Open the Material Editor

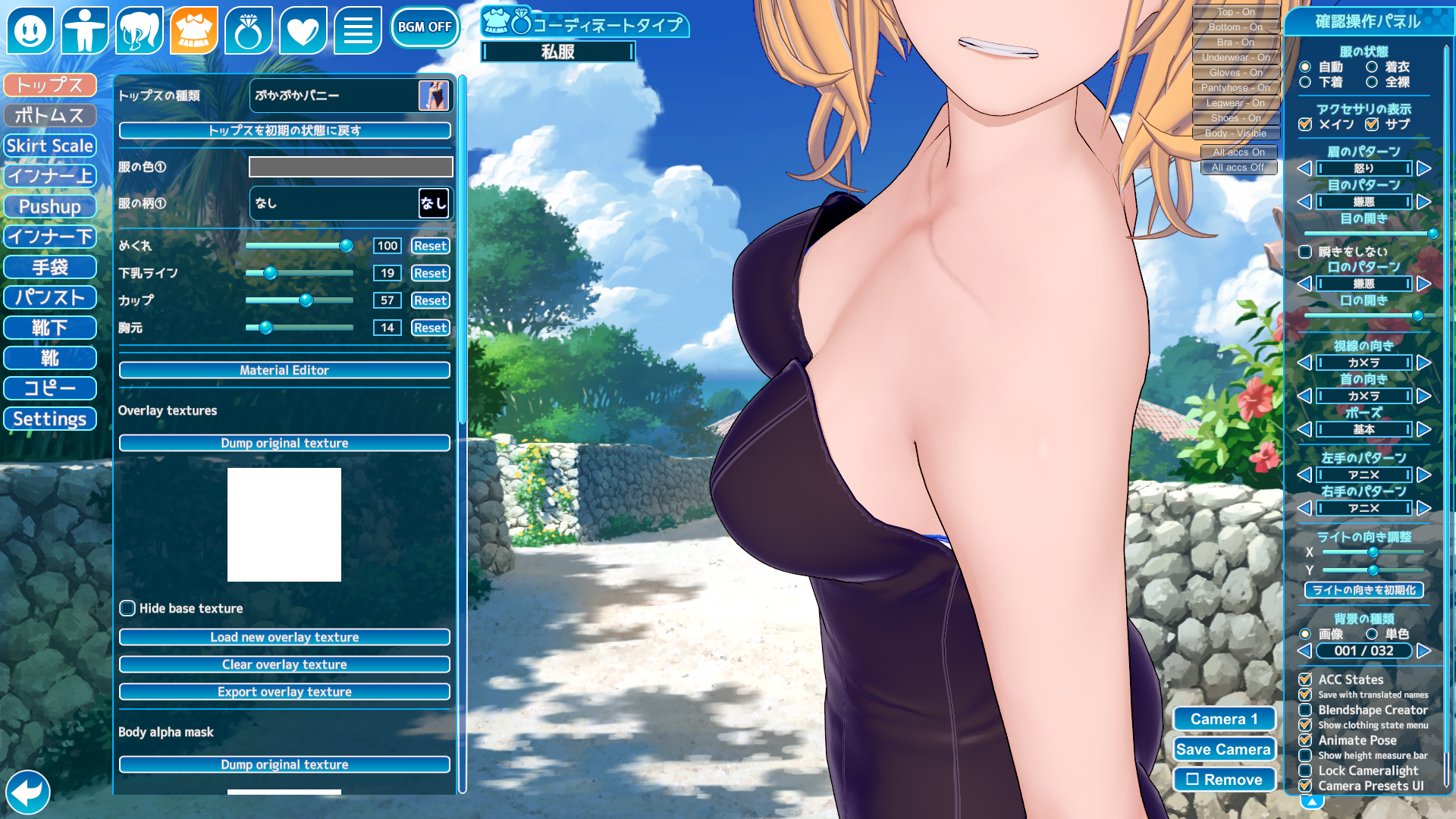284,370
